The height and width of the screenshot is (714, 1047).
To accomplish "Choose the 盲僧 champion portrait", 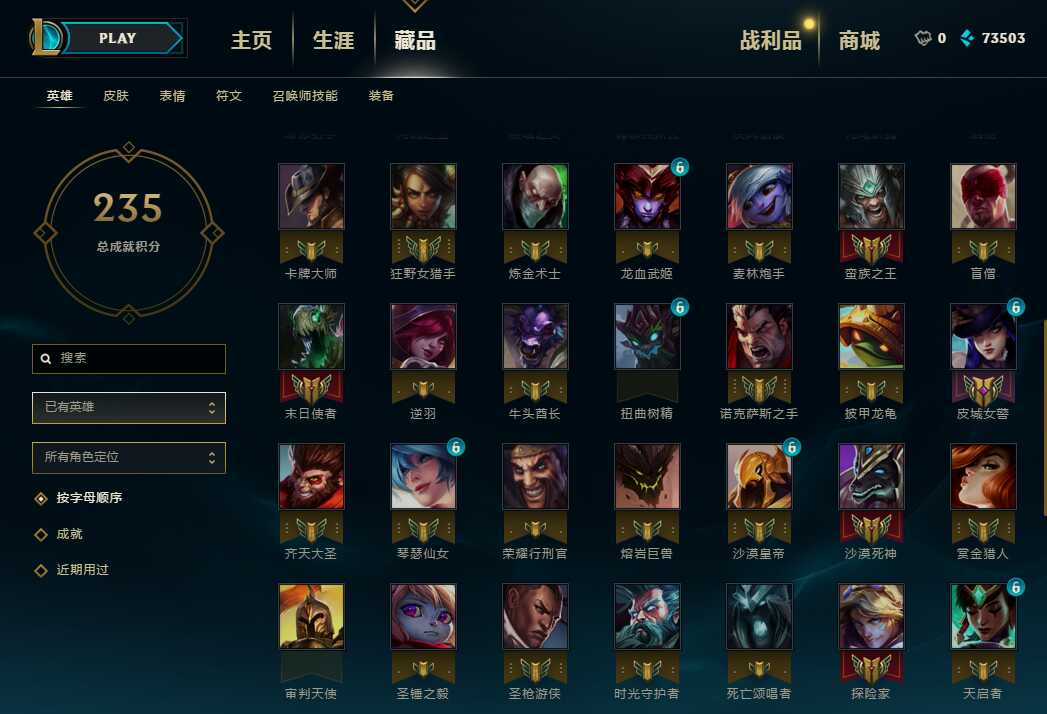I will point(983,197).
